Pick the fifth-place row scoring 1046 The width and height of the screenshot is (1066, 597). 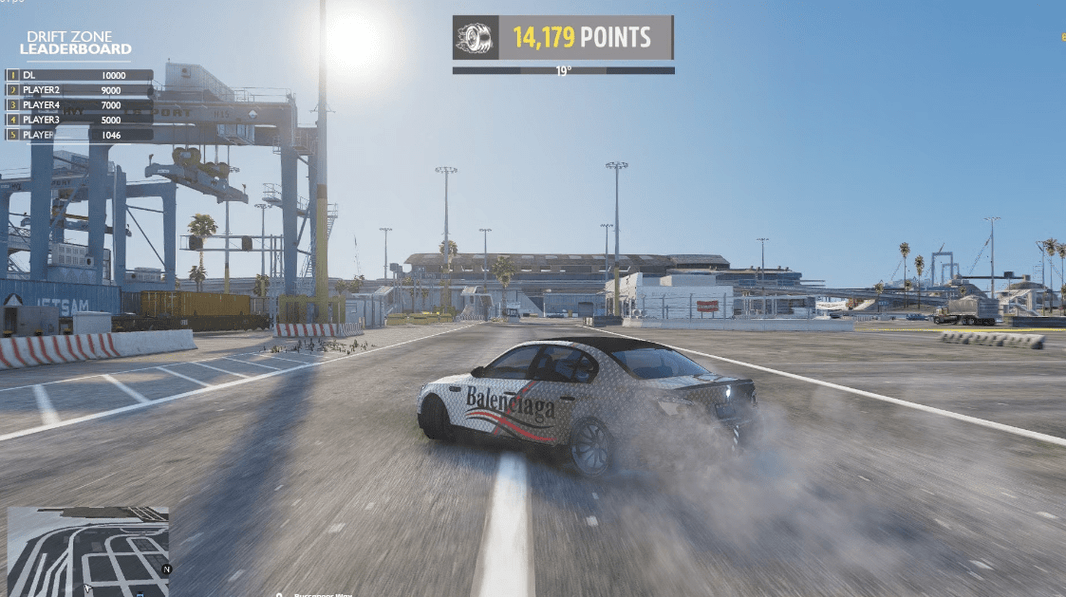tap(80, 134)
